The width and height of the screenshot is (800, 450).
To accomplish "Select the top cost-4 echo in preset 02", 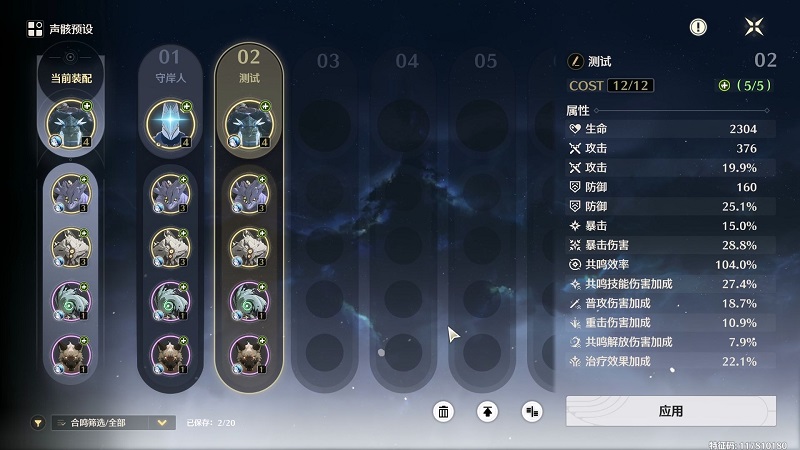I will tap(249, 123).
